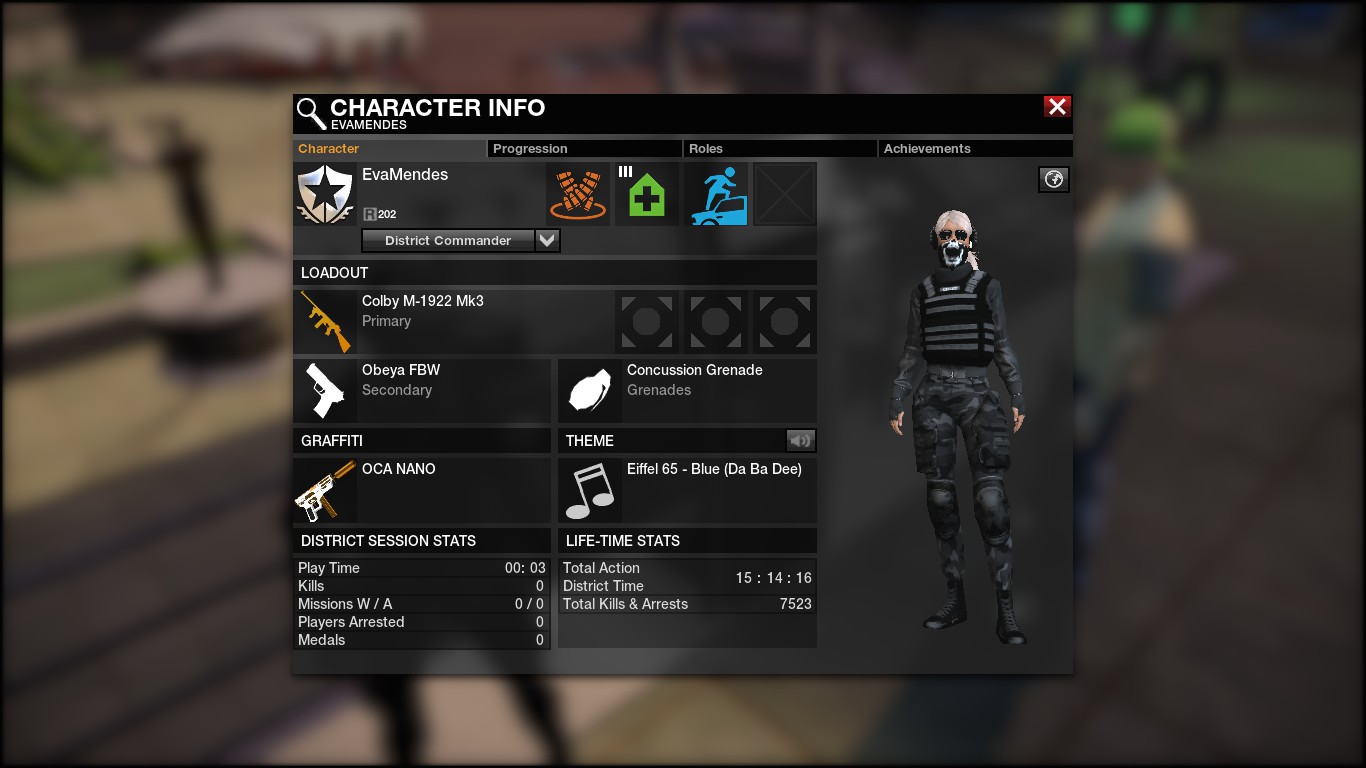
Task: Click the star shield faction badge
Action: [326, 194]
